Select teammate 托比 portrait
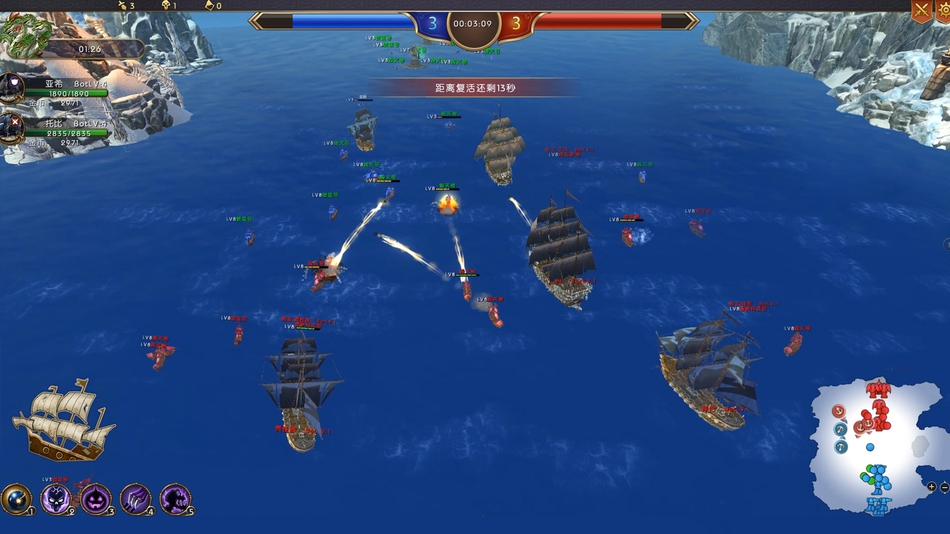Image resolution: width=950 pixels, height=534 pixels. pyautogui.click(x=12, y=127)
